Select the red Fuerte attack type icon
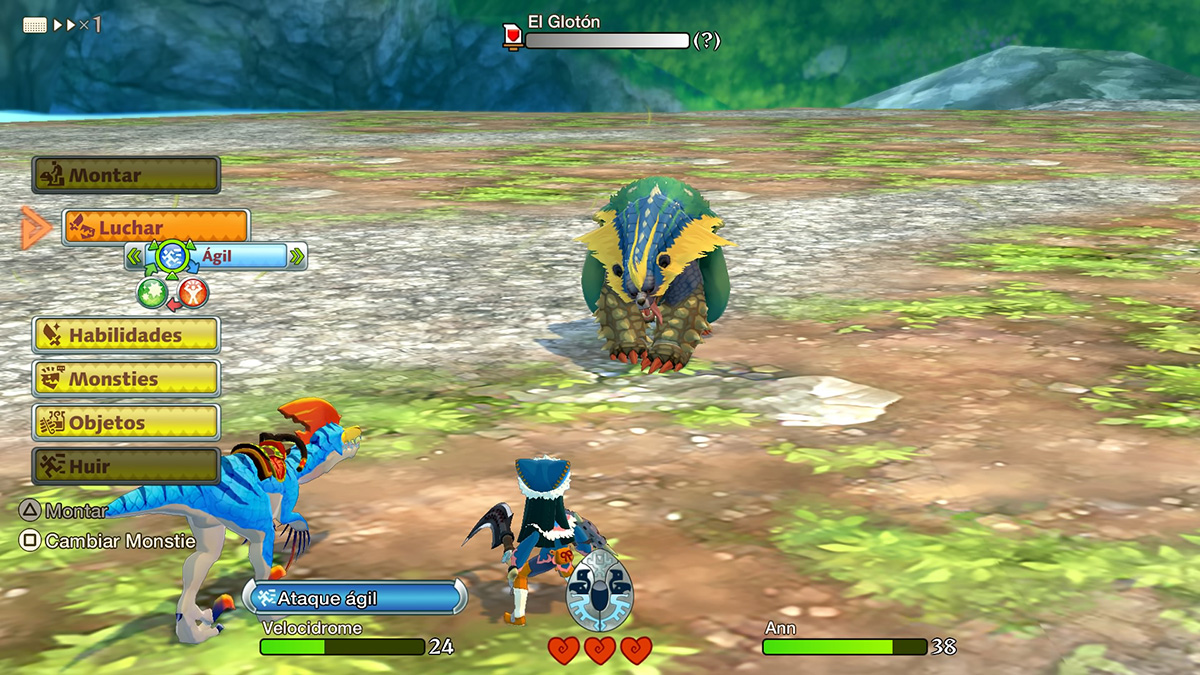 pyautogui.click(x=194, y=292)
